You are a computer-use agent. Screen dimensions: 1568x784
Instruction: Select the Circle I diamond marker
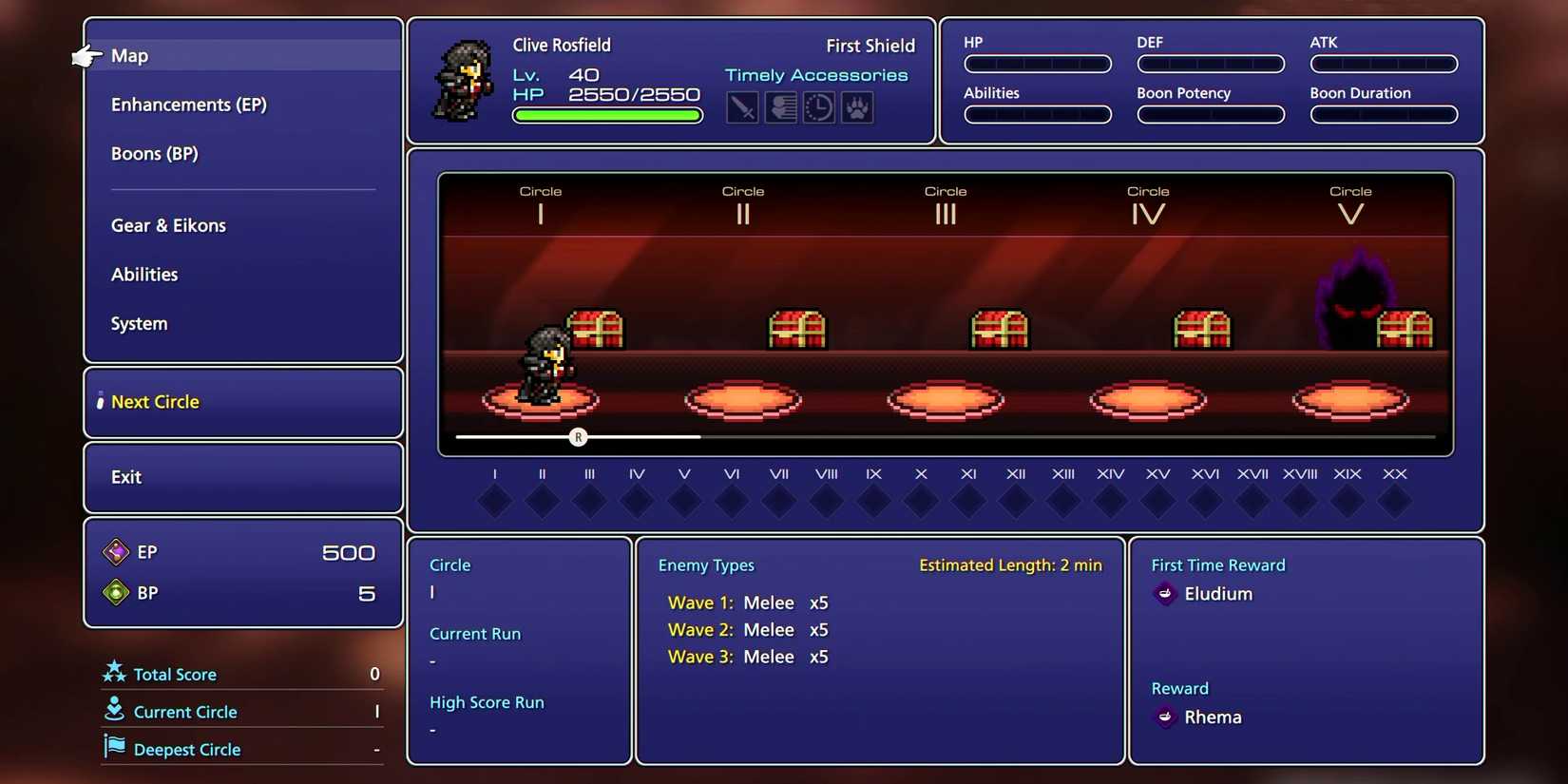[x=494, y=499]
